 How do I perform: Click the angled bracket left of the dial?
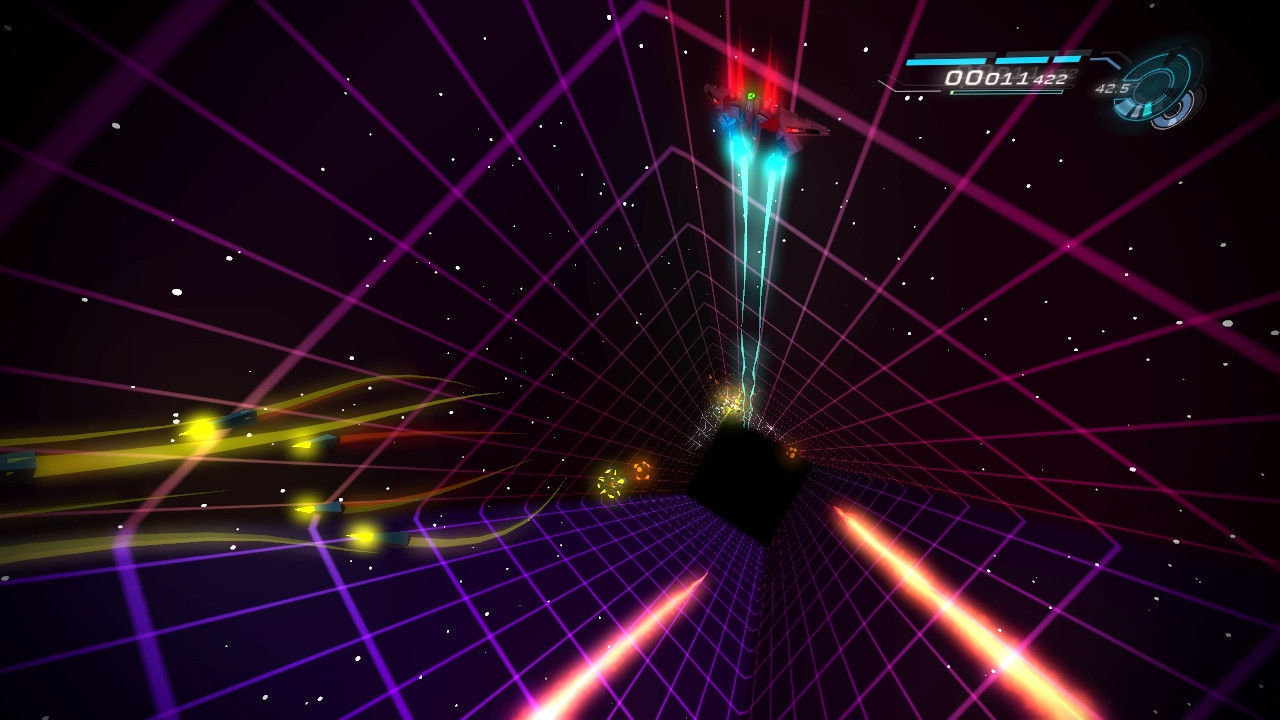pos(1105,59)
